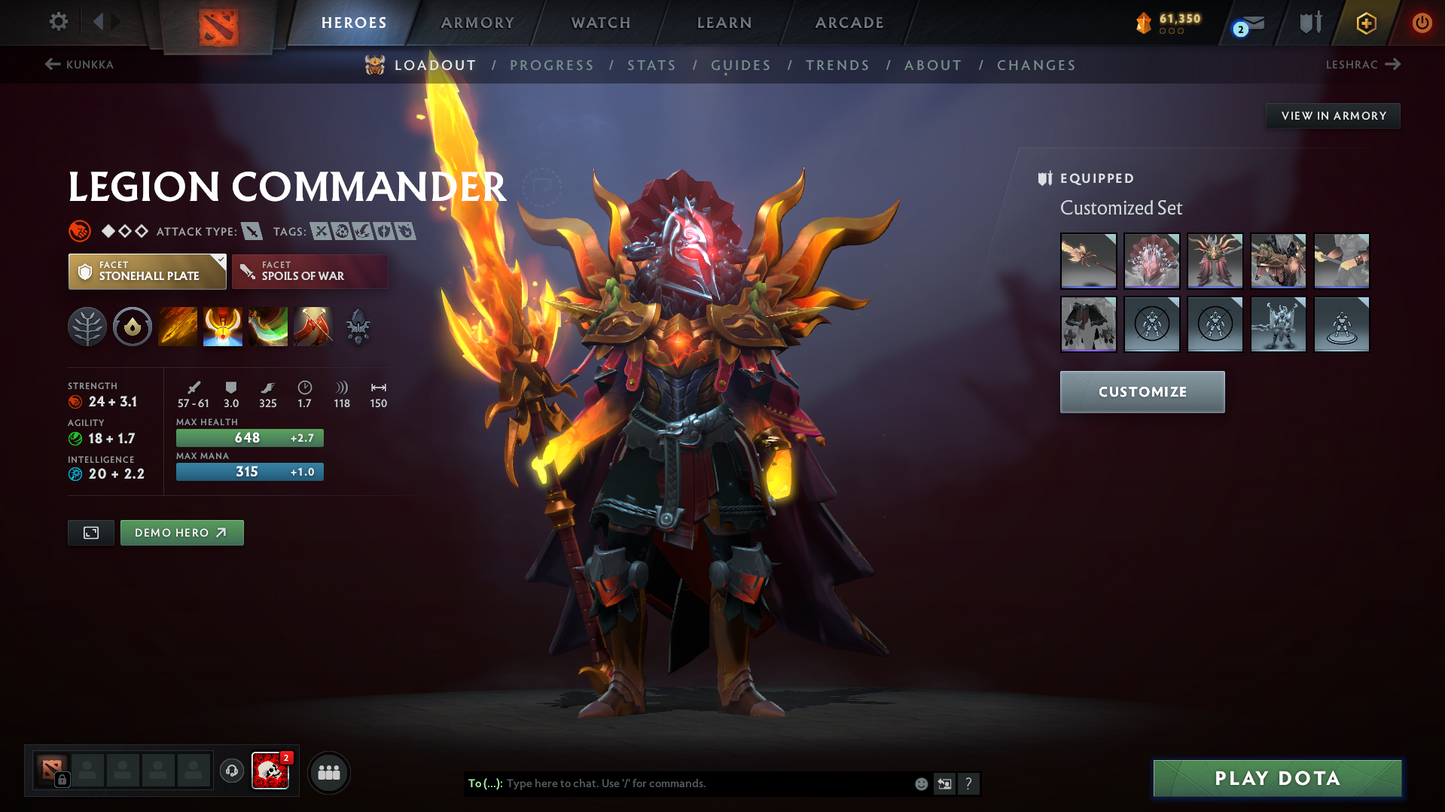Click the red power quit icon

(1421, 23)
